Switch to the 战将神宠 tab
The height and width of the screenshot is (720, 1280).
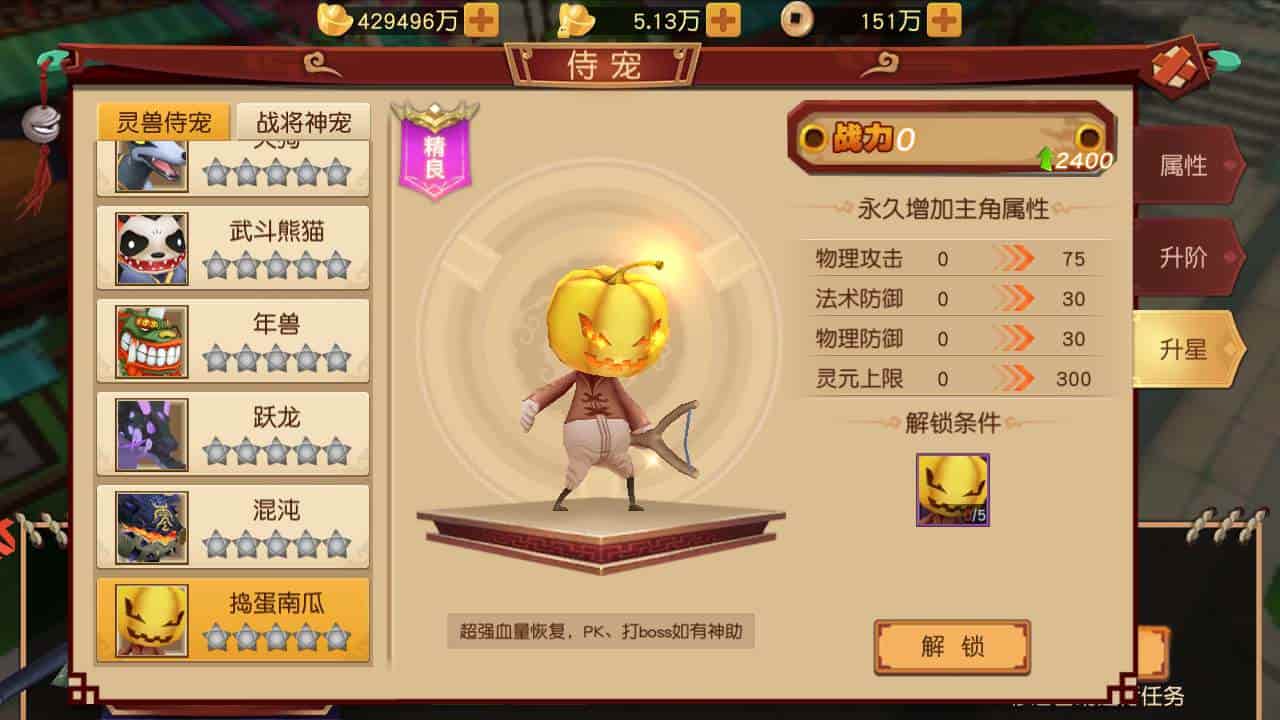coord(305,121)
